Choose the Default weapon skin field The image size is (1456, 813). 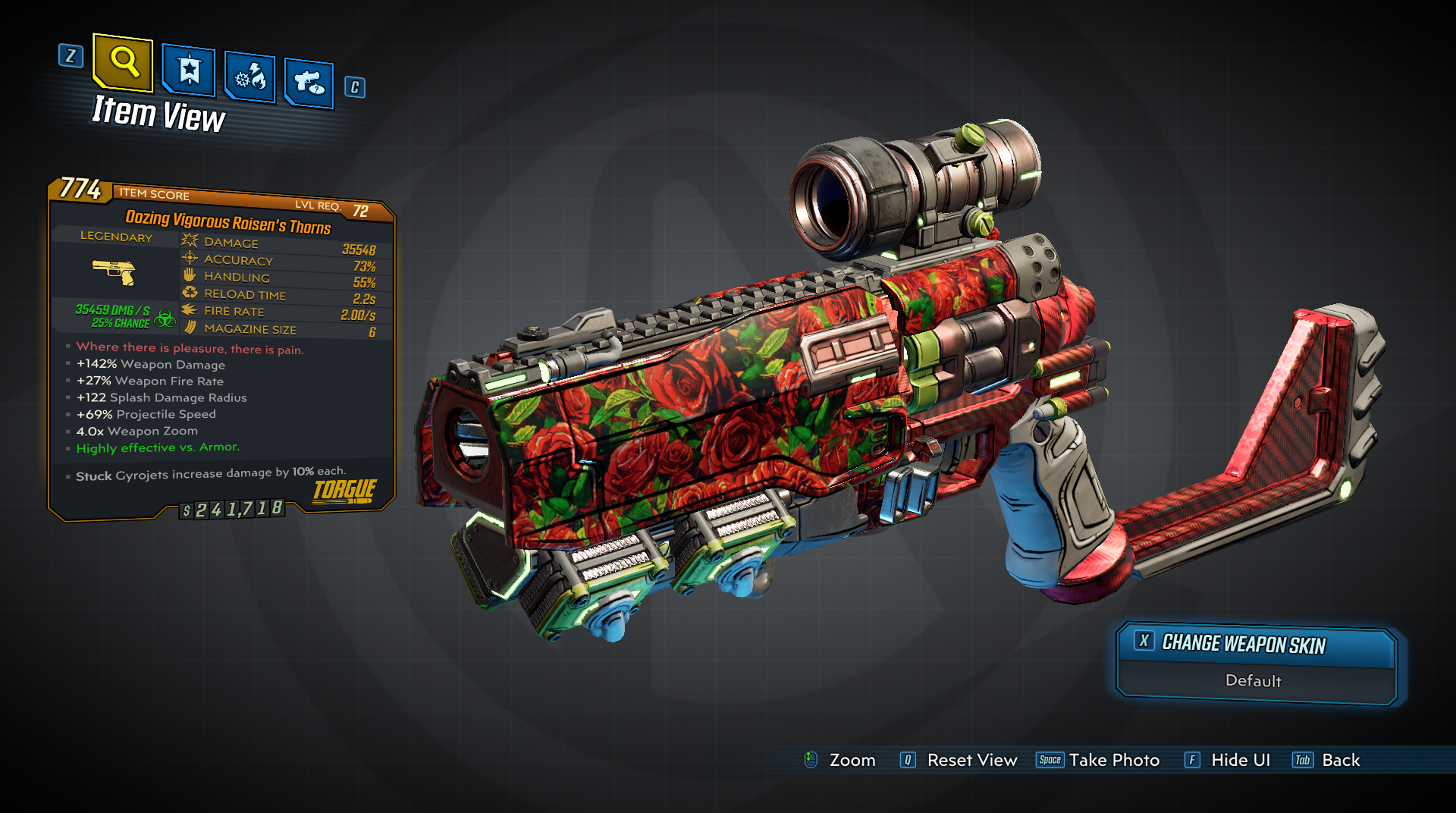pos(1254,681)
